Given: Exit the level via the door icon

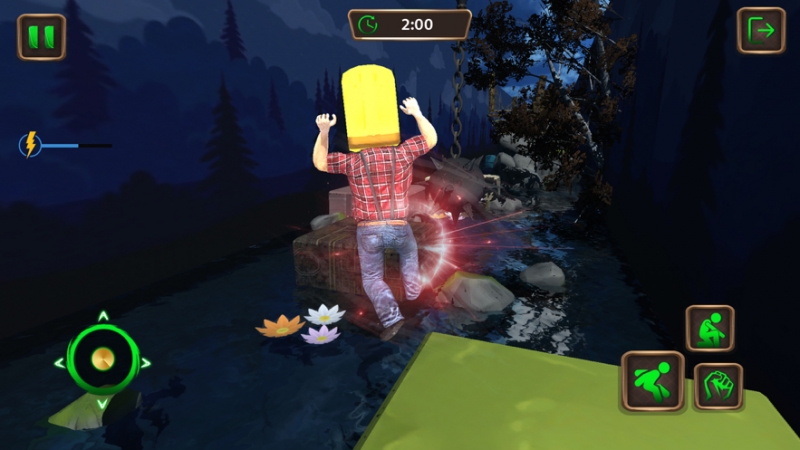Looking at the screenshot, I should (x=761, y=31).
